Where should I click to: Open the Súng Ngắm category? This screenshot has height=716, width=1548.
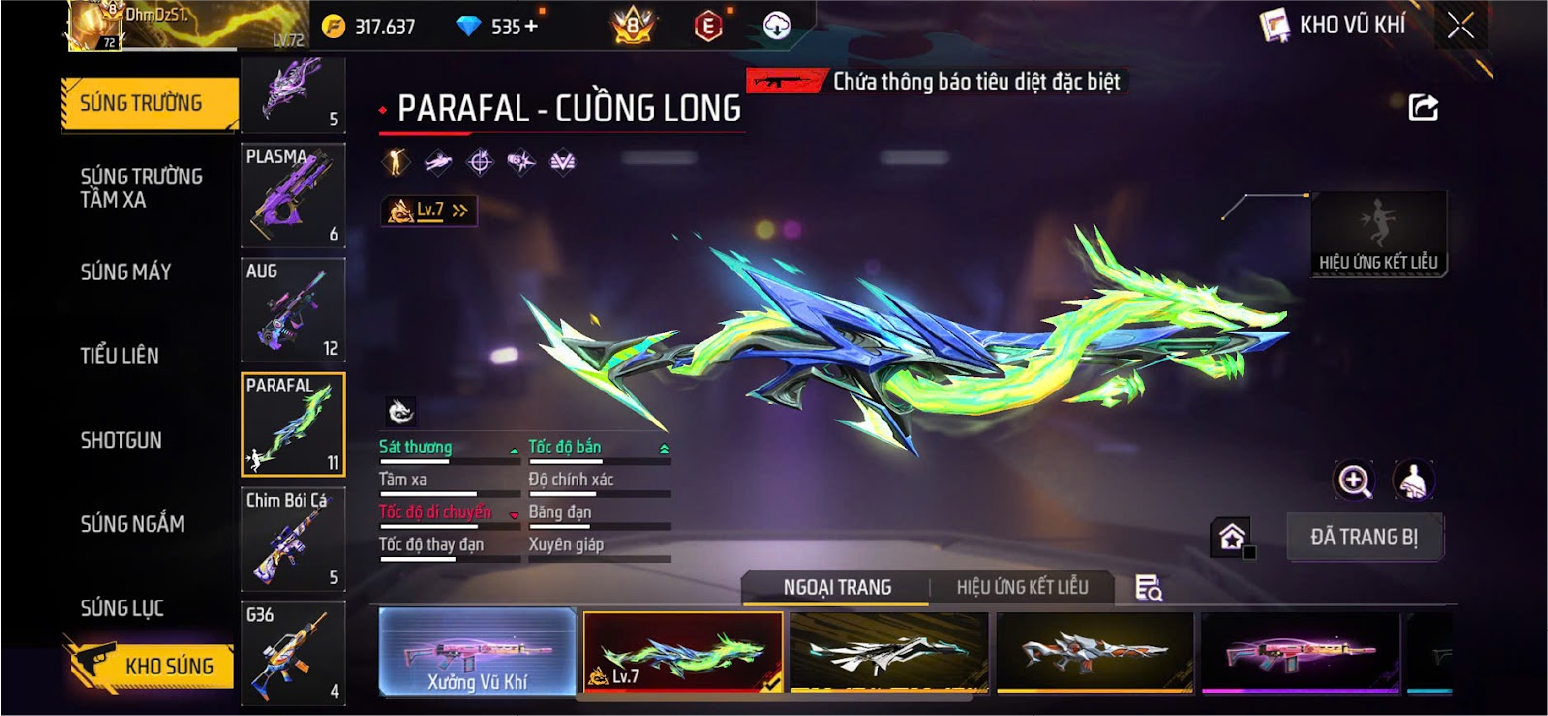pyautogui.click(x=132, y=524)
